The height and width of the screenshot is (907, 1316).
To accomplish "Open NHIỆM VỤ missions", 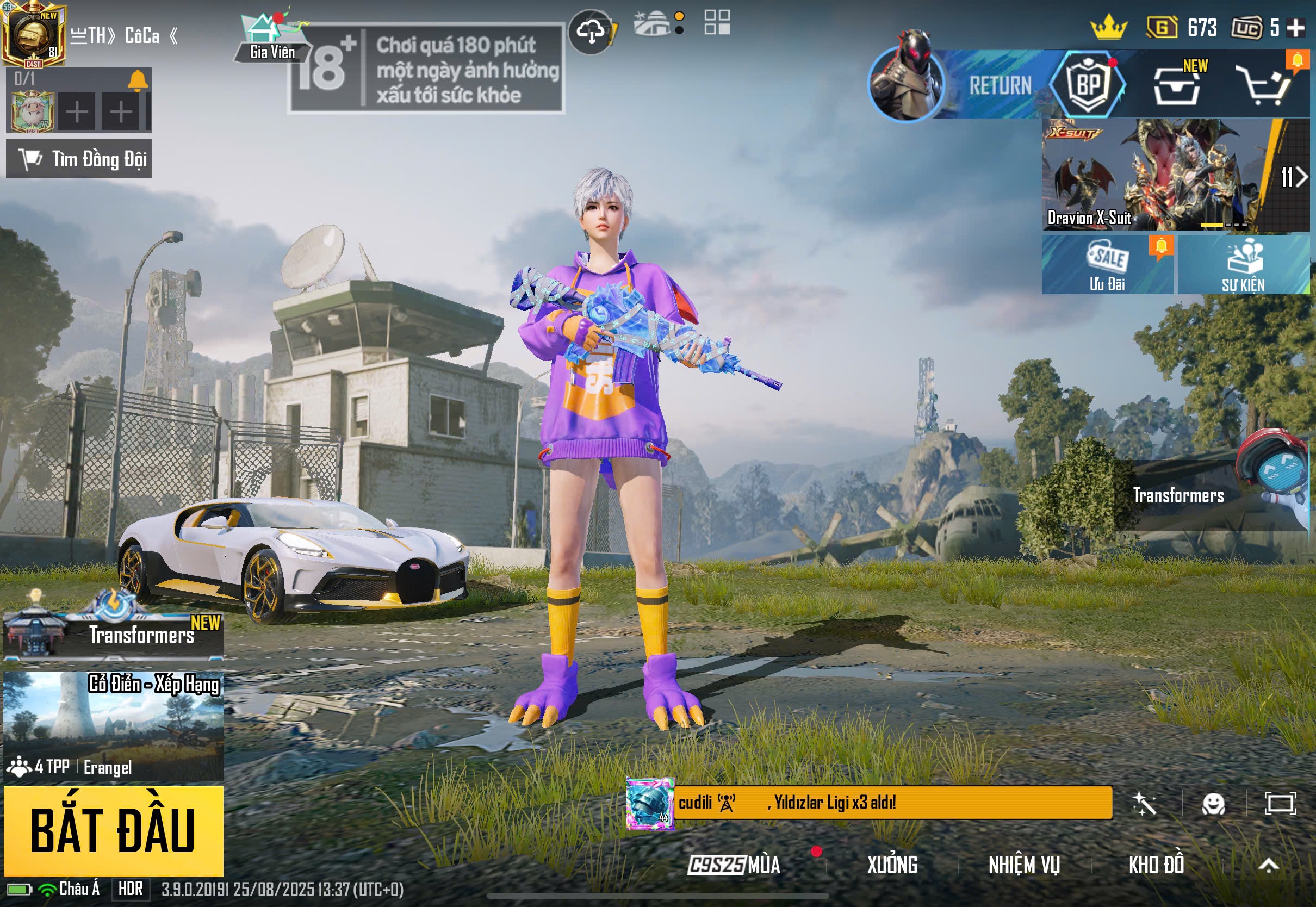I will click(1024, 865).
